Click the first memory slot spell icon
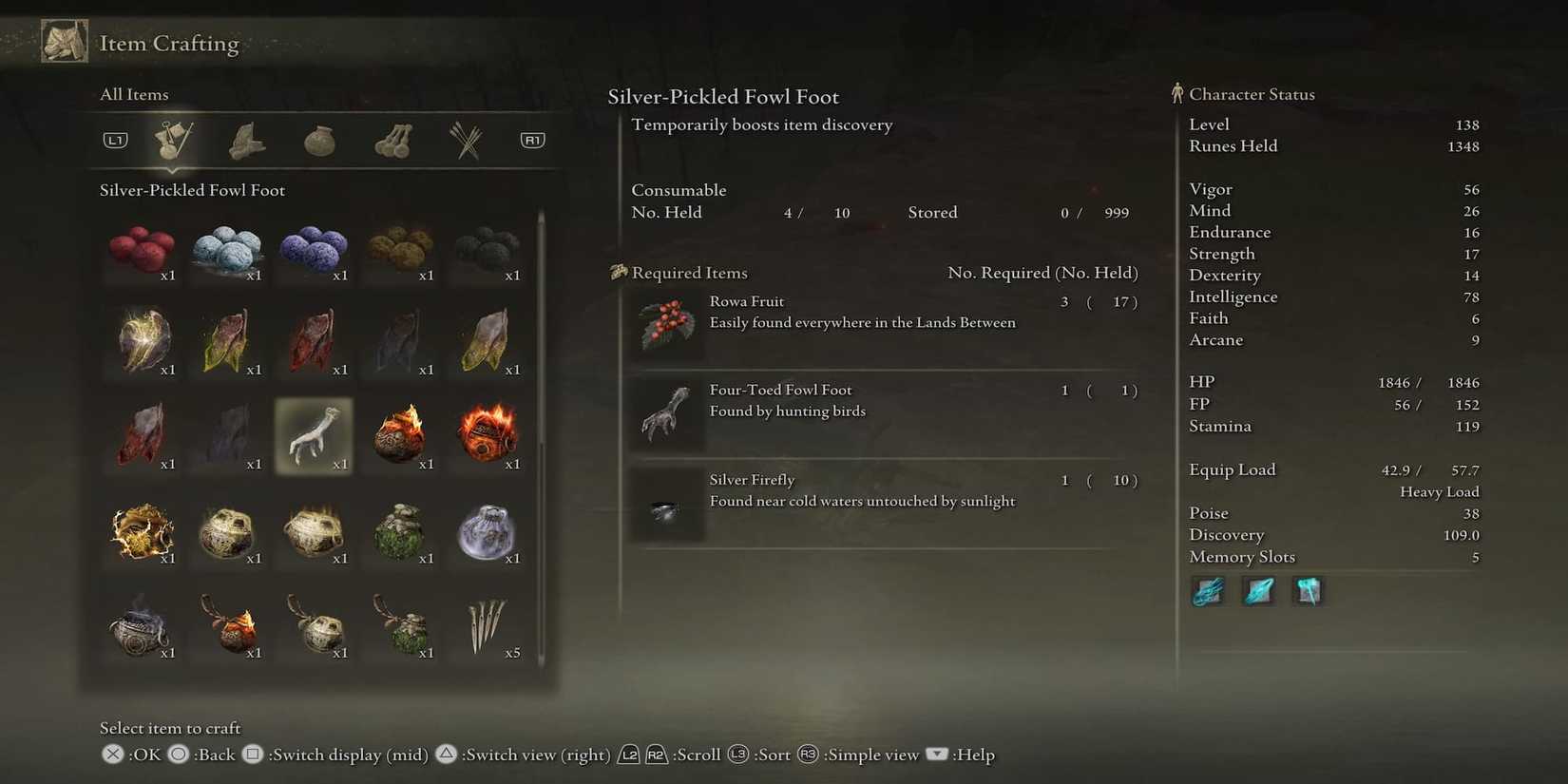This screenshot has width=1568, height=784. pos(1208,590)
